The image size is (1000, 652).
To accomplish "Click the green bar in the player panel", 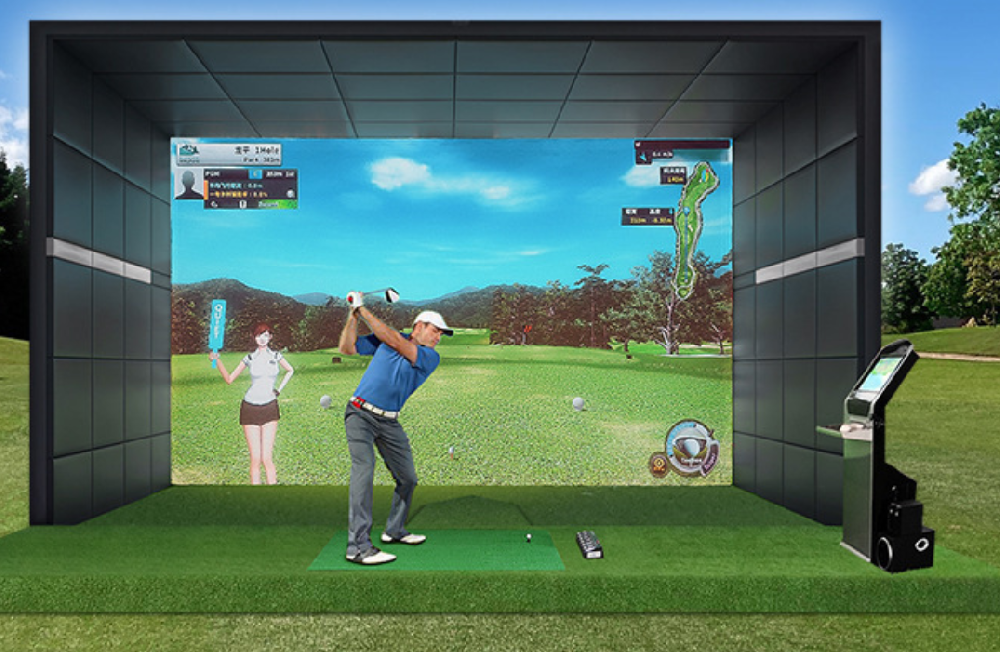I will (x=278, y=204).
